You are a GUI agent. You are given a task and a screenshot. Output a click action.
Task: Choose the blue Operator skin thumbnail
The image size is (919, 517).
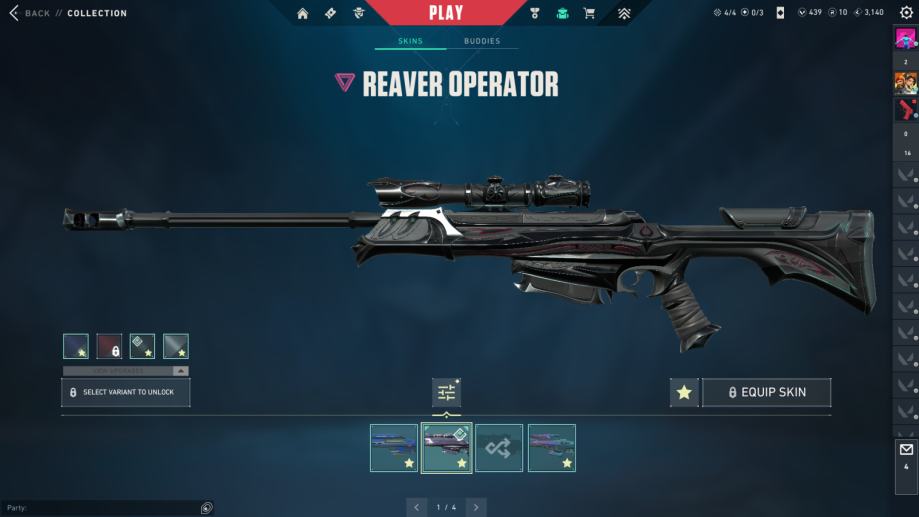click(394, 448)
